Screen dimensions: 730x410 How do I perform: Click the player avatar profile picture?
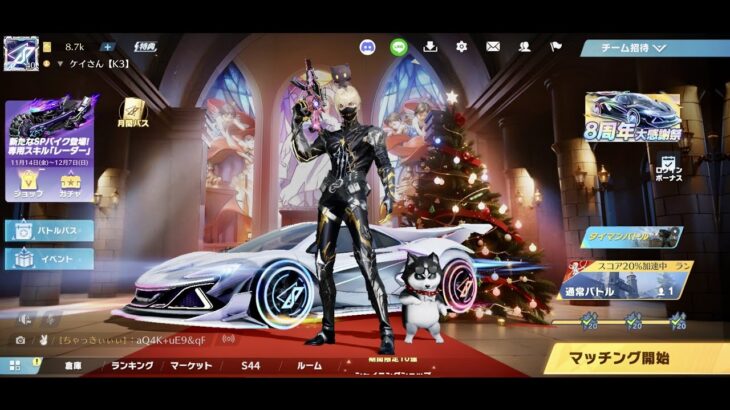(20, 53)
